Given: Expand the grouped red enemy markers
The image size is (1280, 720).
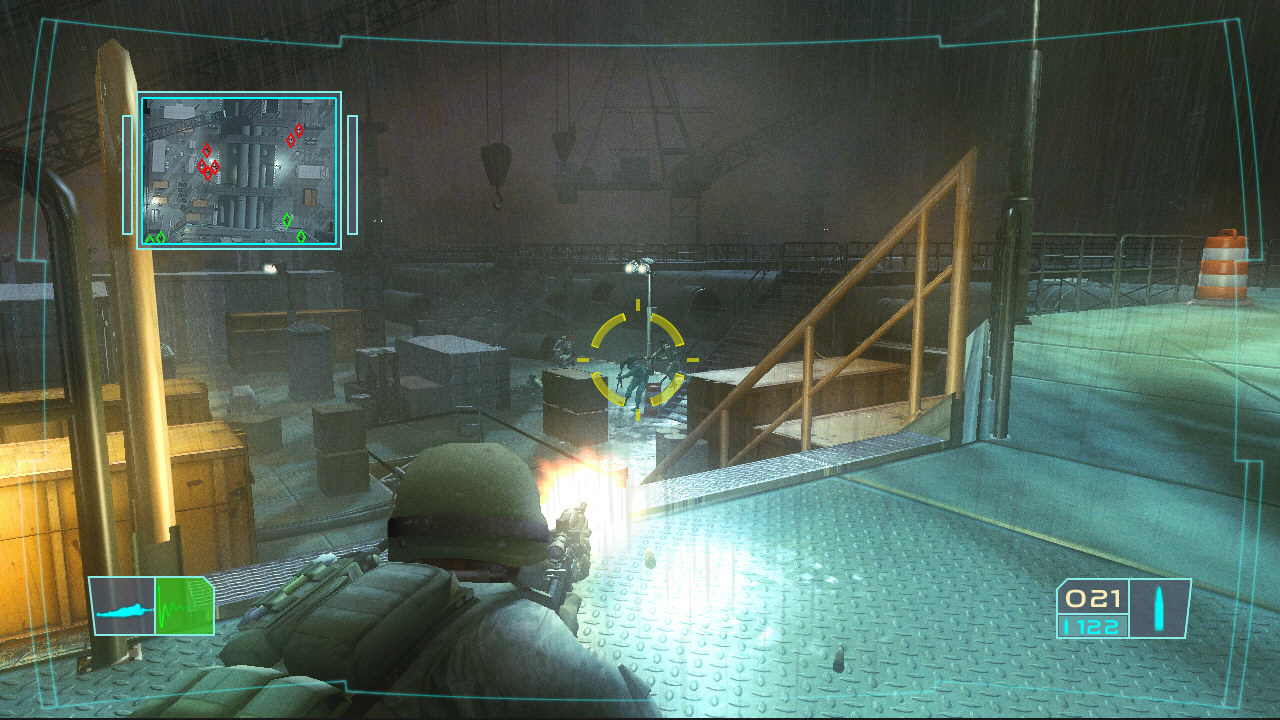Looking at the screenshot, I should tap(207, 168).
